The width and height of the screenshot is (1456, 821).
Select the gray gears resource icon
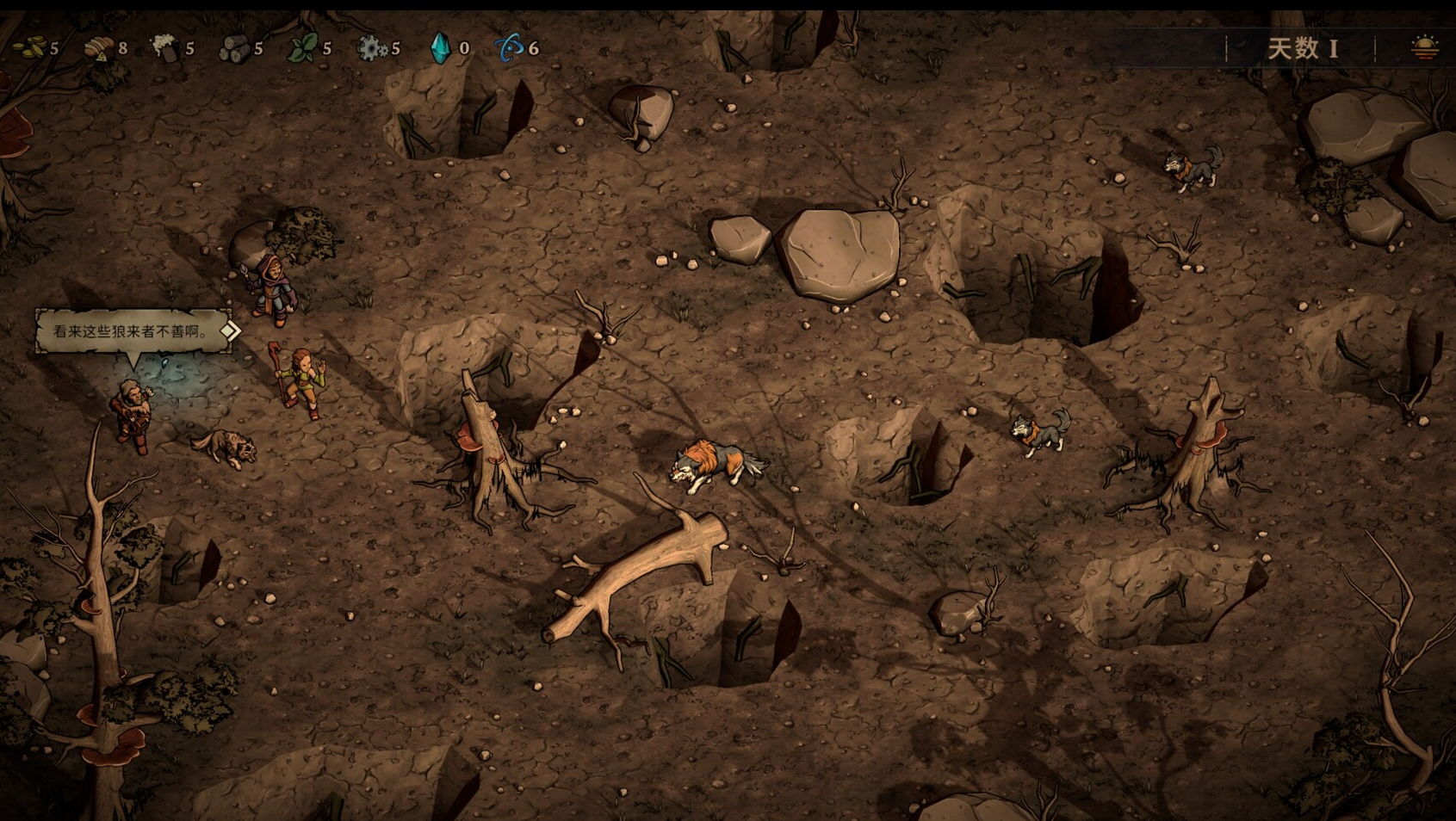point(371,48)
